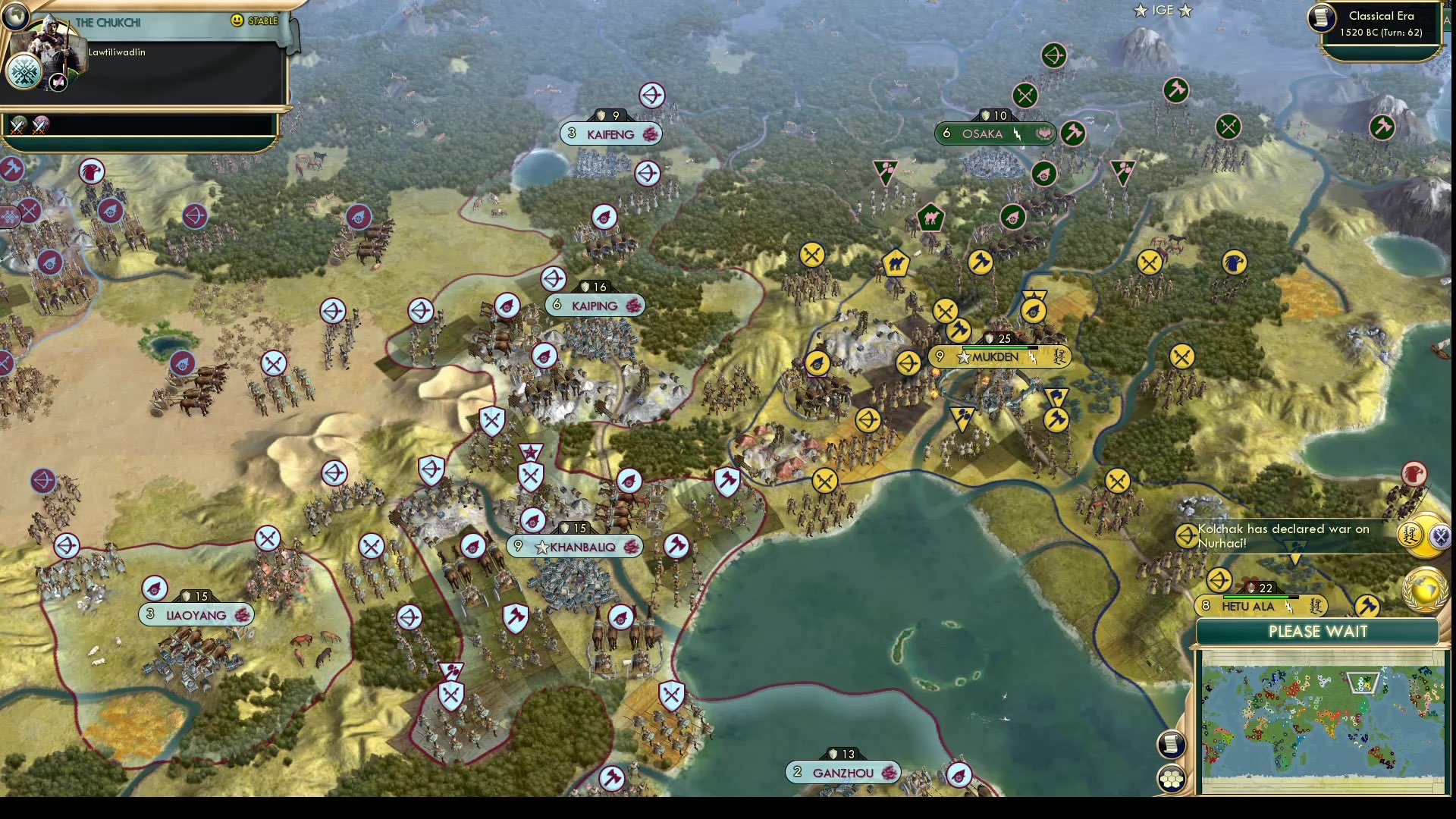Click the happiness face on the Chukchi banner
This screenshot has height=819, width=1456.
[x=238, y=21]
